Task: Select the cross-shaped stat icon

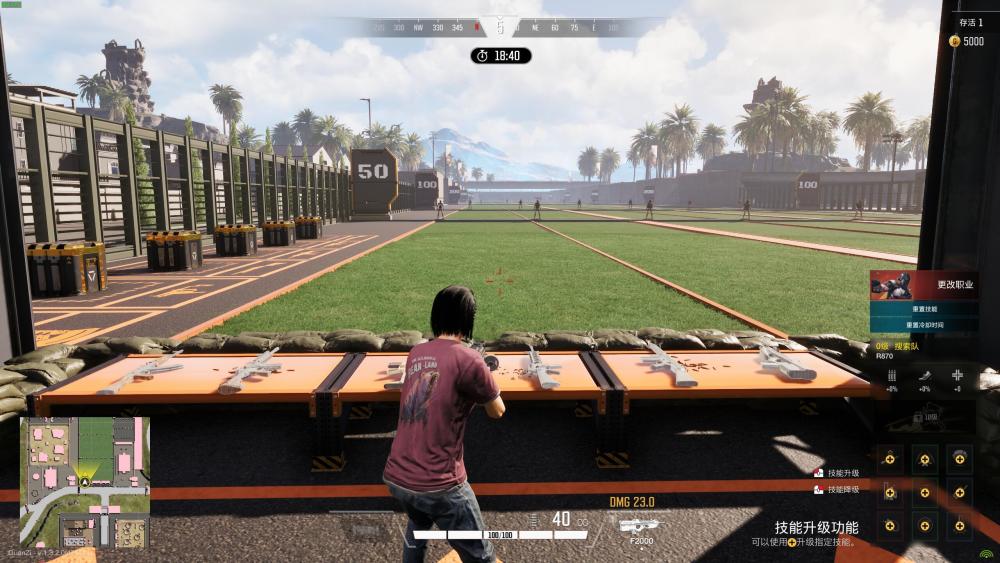Action: [957, 375]
